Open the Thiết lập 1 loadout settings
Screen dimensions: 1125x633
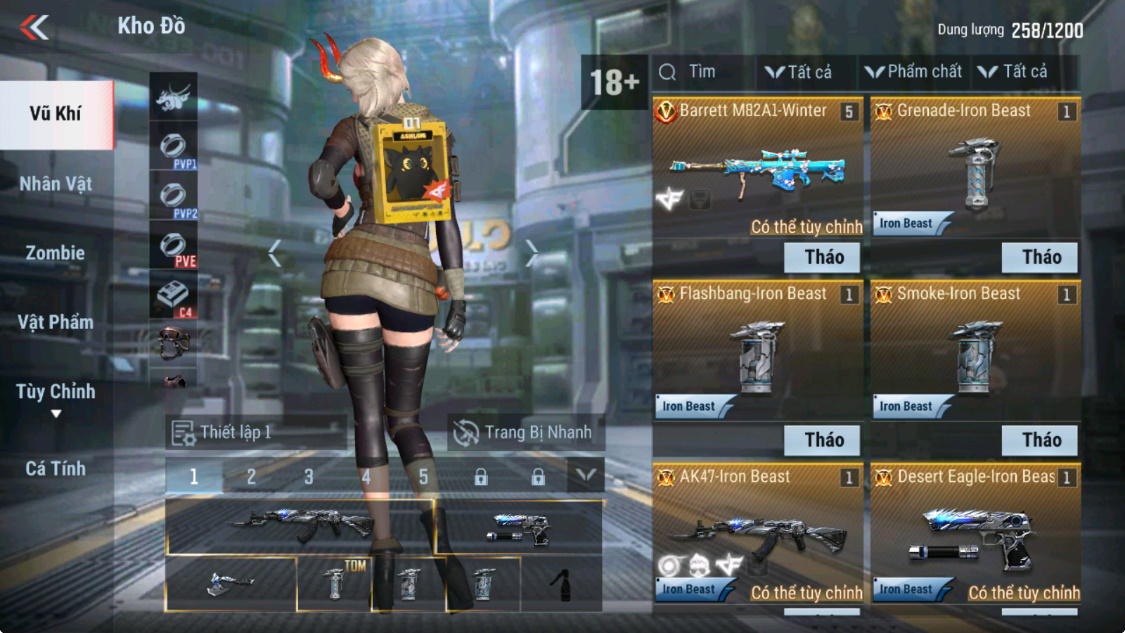(256, 433)
